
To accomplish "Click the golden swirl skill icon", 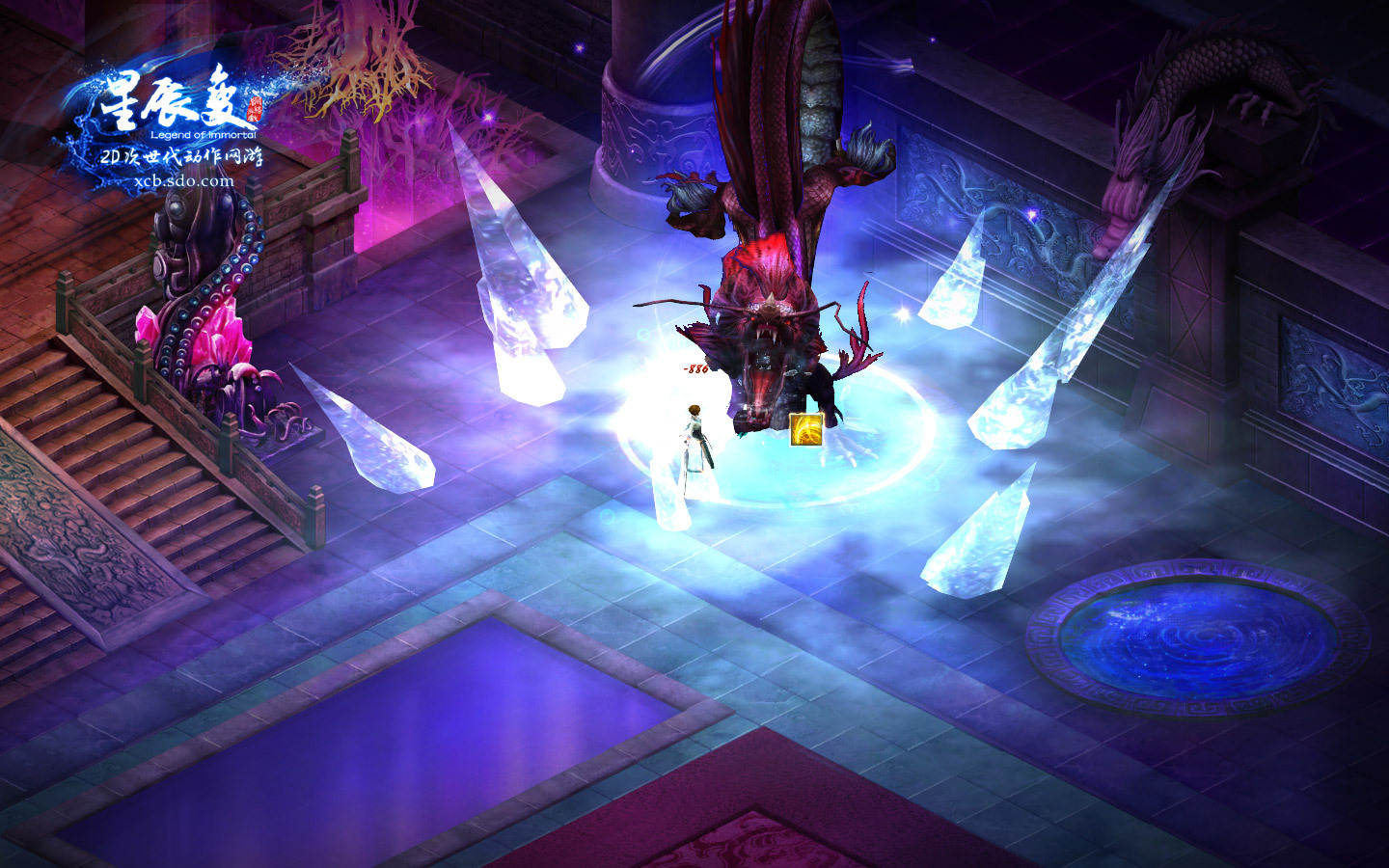I will point(806,429).
